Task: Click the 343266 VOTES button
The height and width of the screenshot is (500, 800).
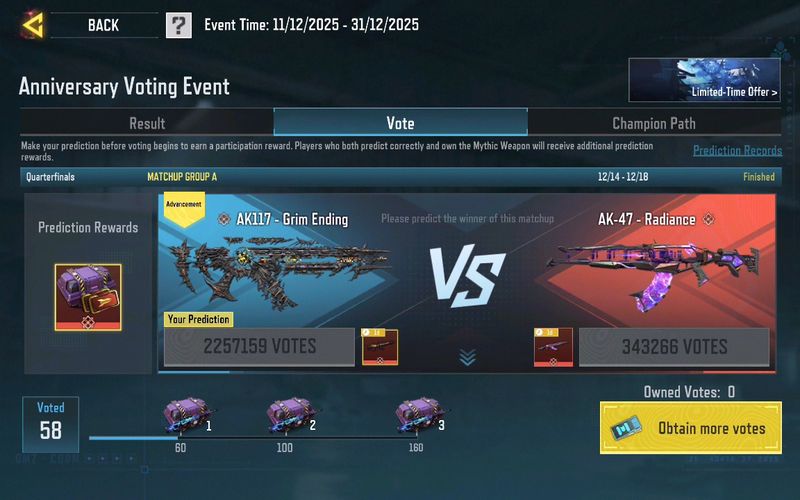Action: click(674, 347)
